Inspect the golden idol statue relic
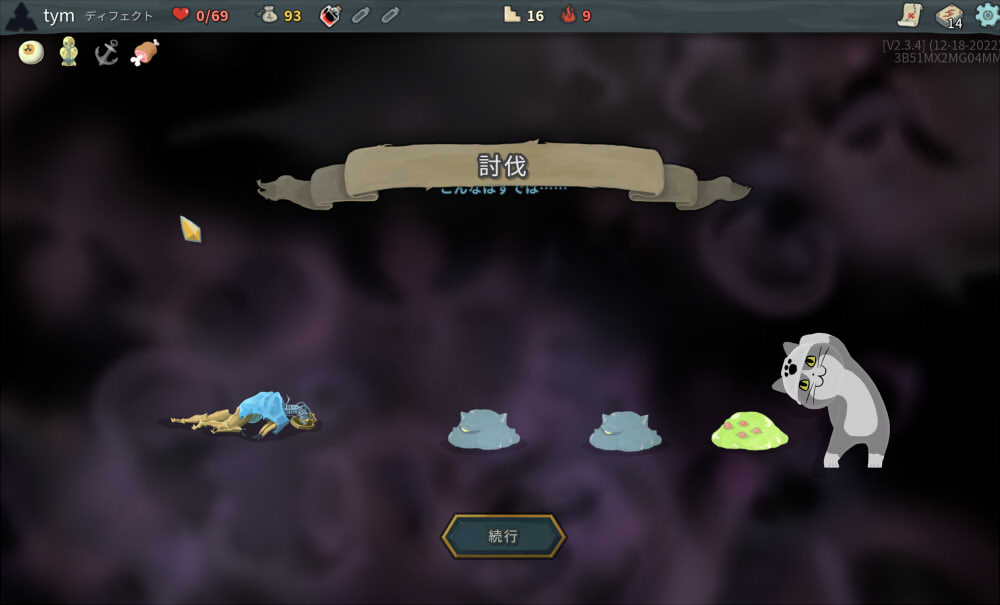1000x605 pixels. [68, 51]
